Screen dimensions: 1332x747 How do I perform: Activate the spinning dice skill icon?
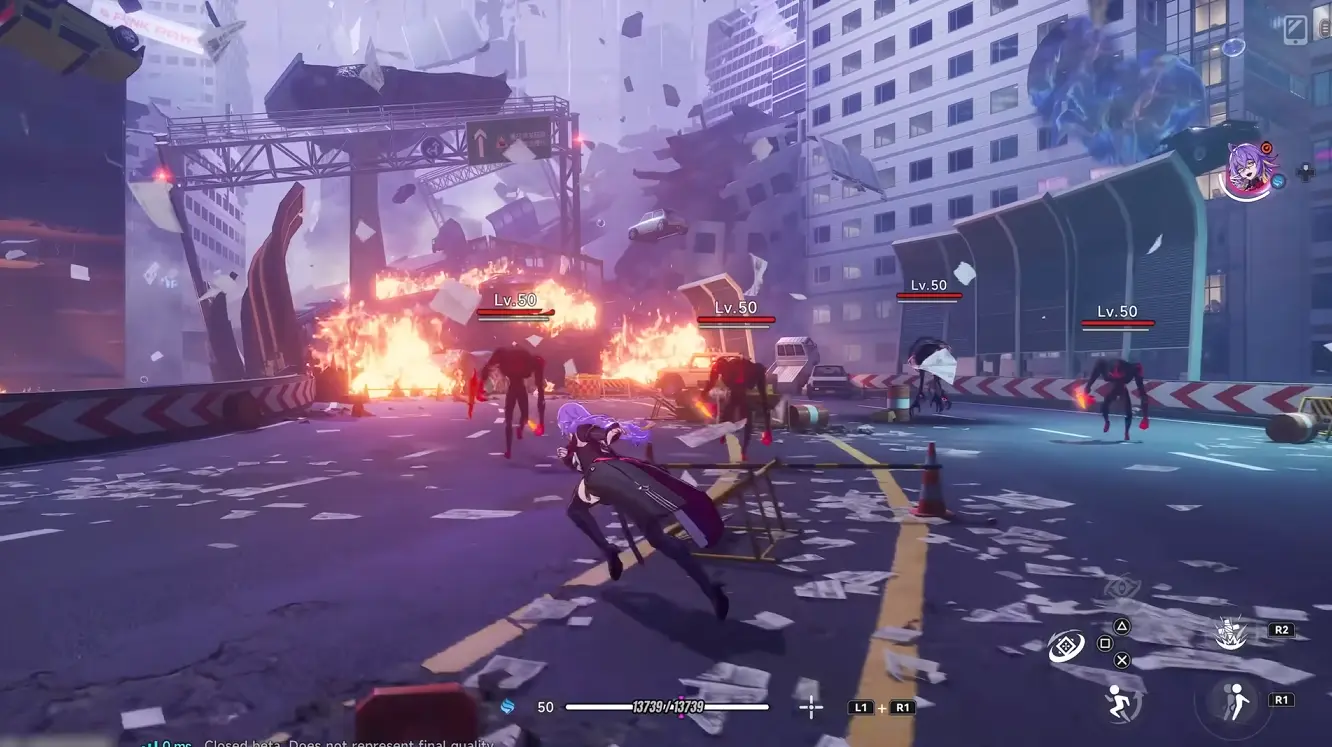tap(1066, 646)
